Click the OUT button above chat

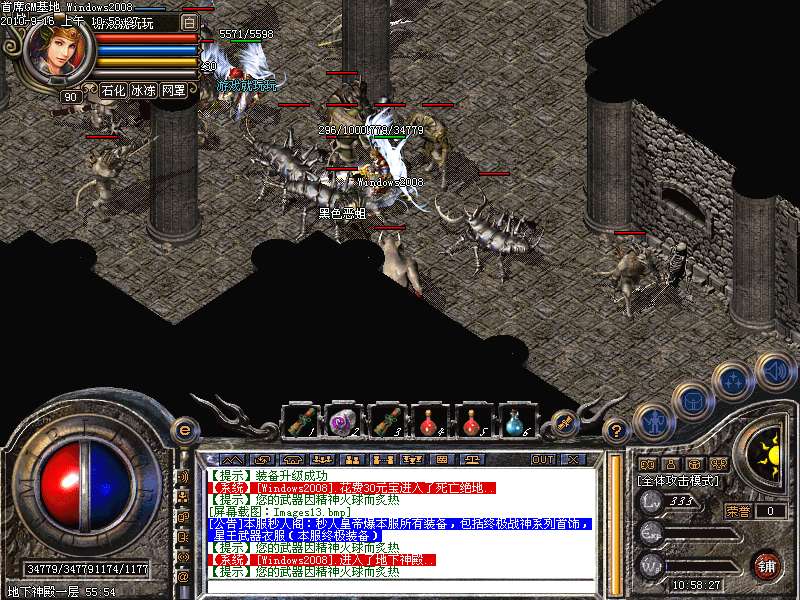pyautogui.click(x=543, y=460)
